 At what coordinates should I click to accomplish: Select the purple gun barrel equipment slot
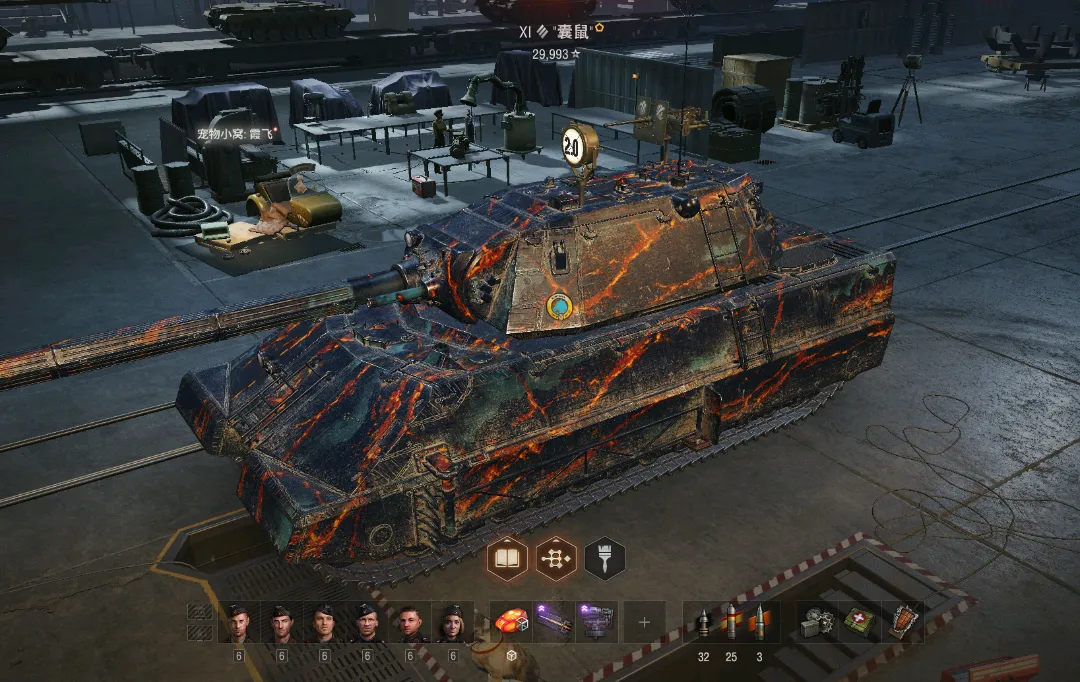[x=554, y=622]
